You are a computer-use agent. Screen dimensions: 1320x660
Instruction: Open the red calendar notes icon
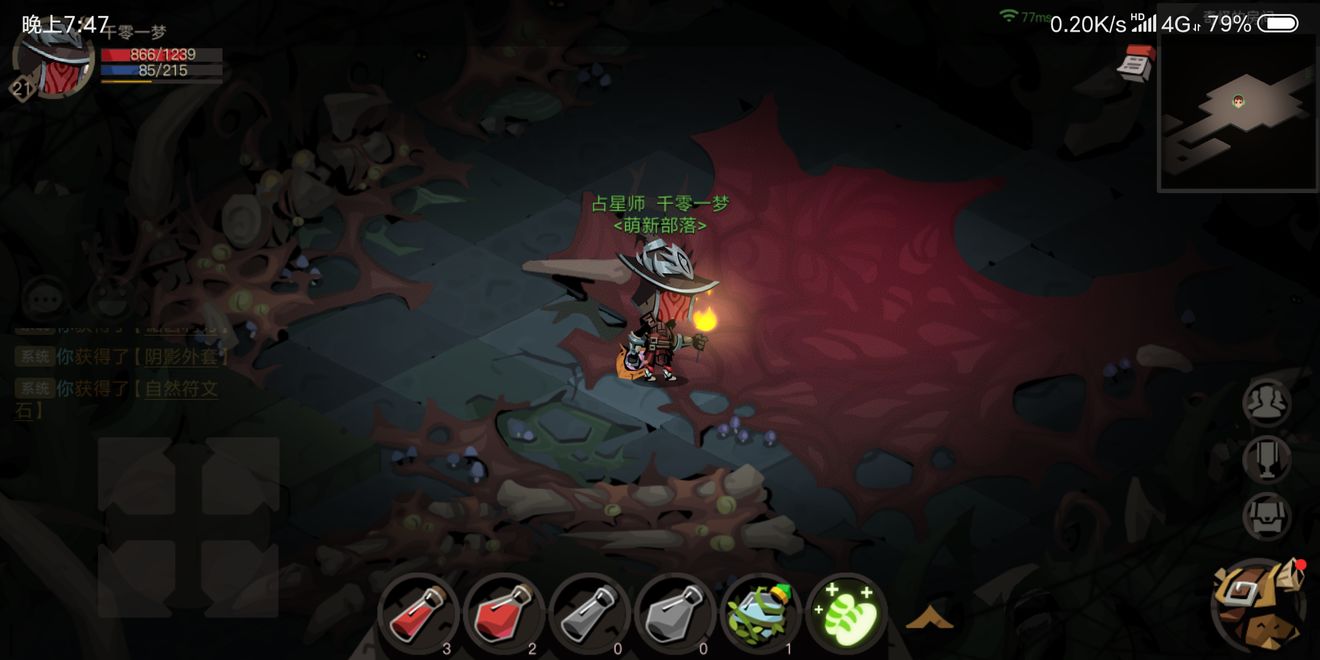tap(1136, 64)
